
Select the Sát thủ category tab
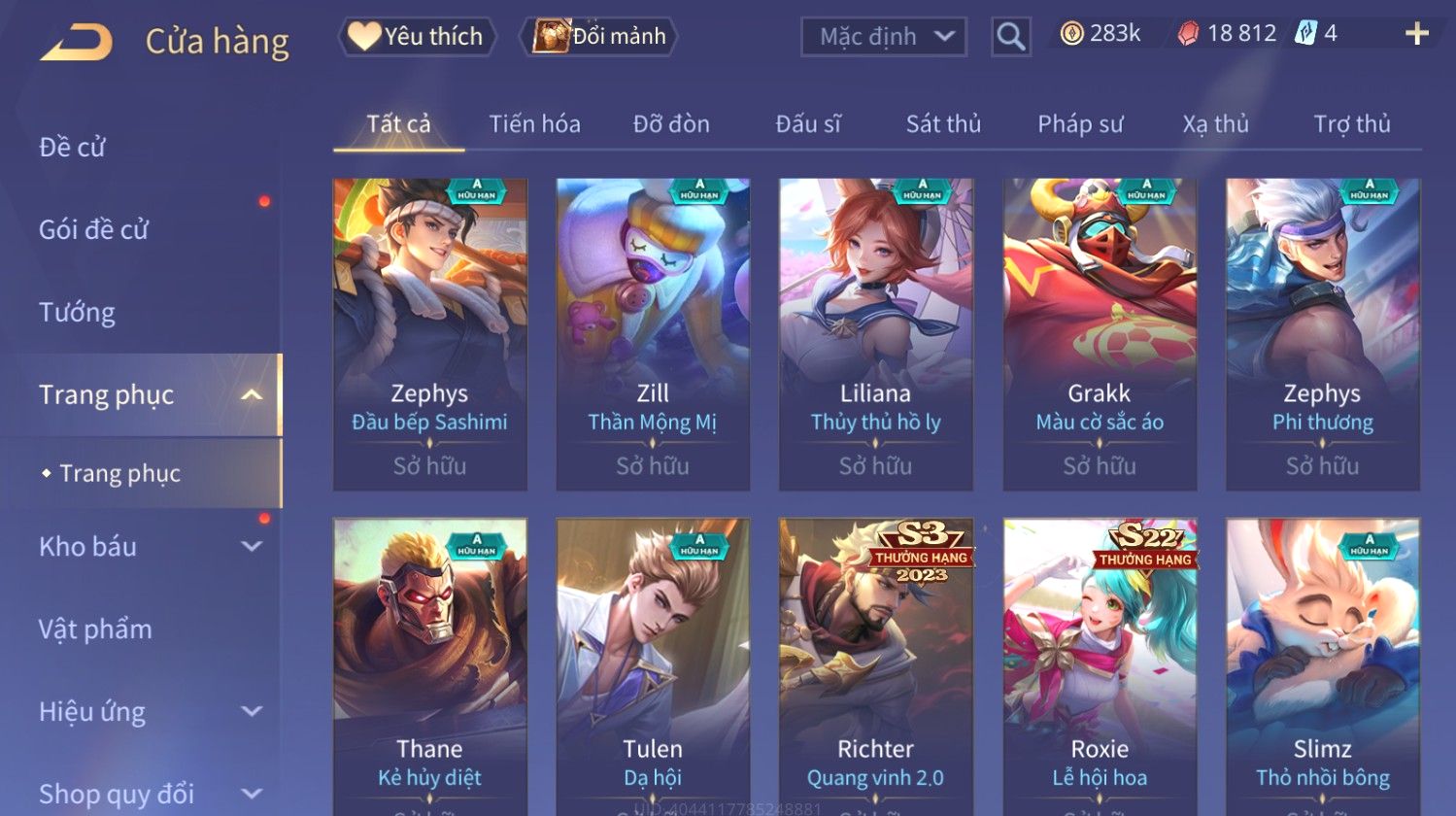(x=943, y=124)
